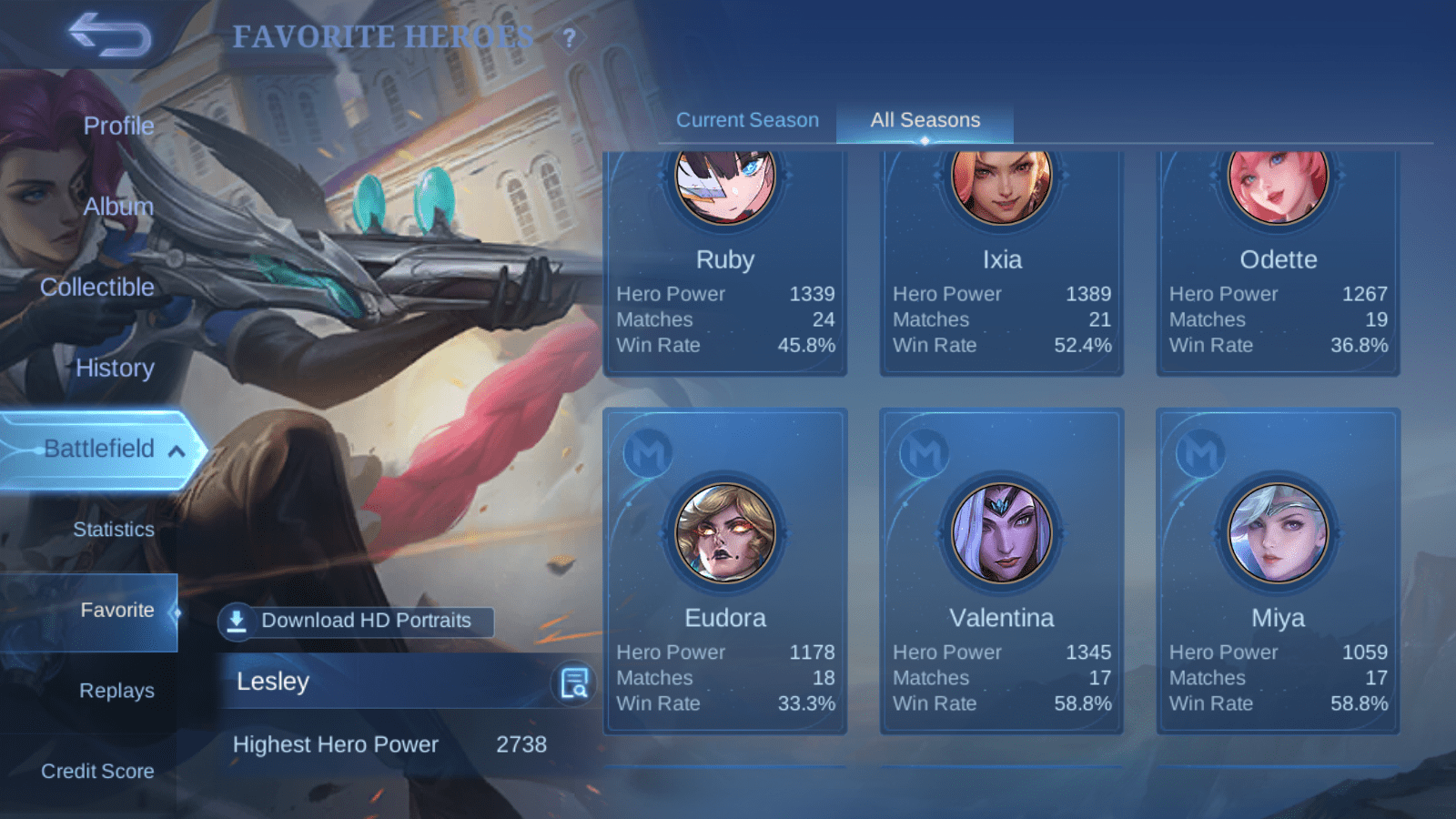Open the Statistics sub-menu
Viewport: 1456px width, 819px height.
point(114,530)
